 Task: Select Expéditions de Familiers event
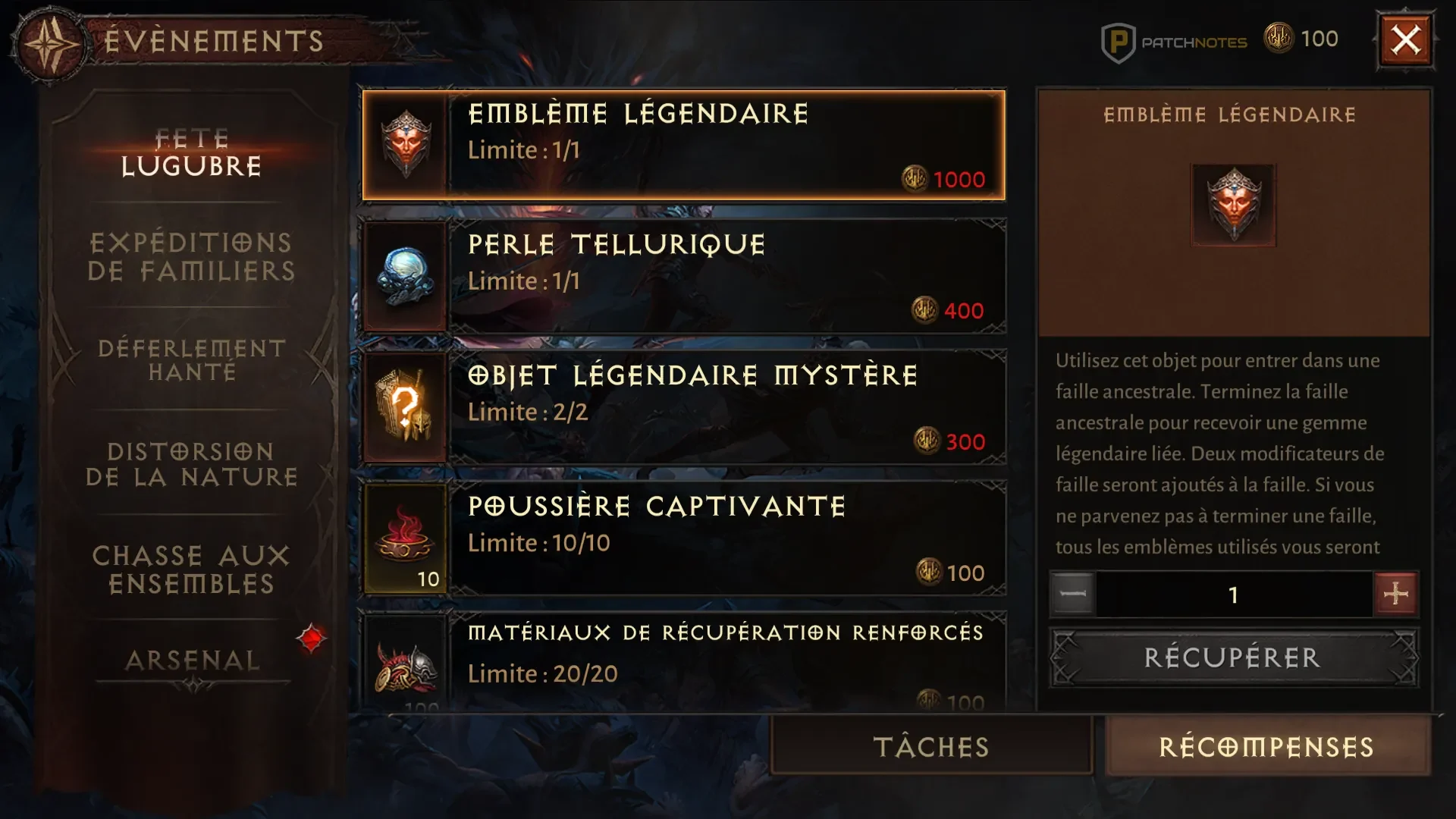191,257
